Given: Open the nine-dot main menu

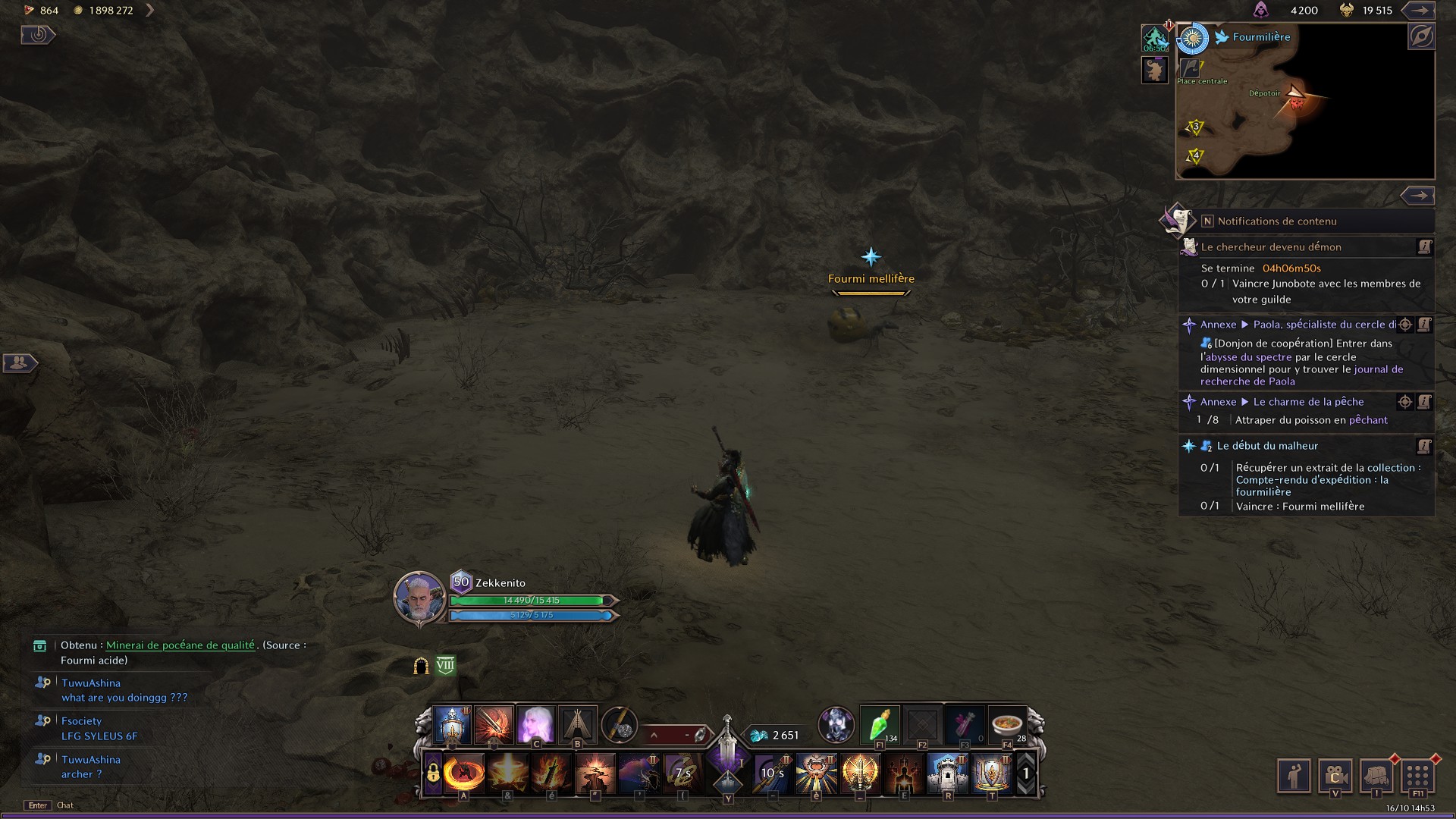Looking at the screenshot, I should point(1417,777).
